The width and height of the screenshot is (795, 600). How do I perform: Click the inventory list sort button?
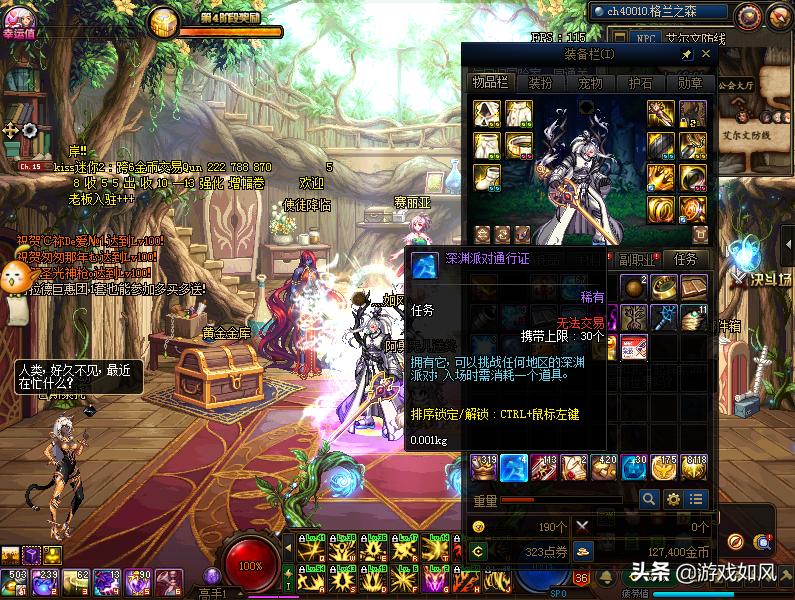tap(696, 498)
